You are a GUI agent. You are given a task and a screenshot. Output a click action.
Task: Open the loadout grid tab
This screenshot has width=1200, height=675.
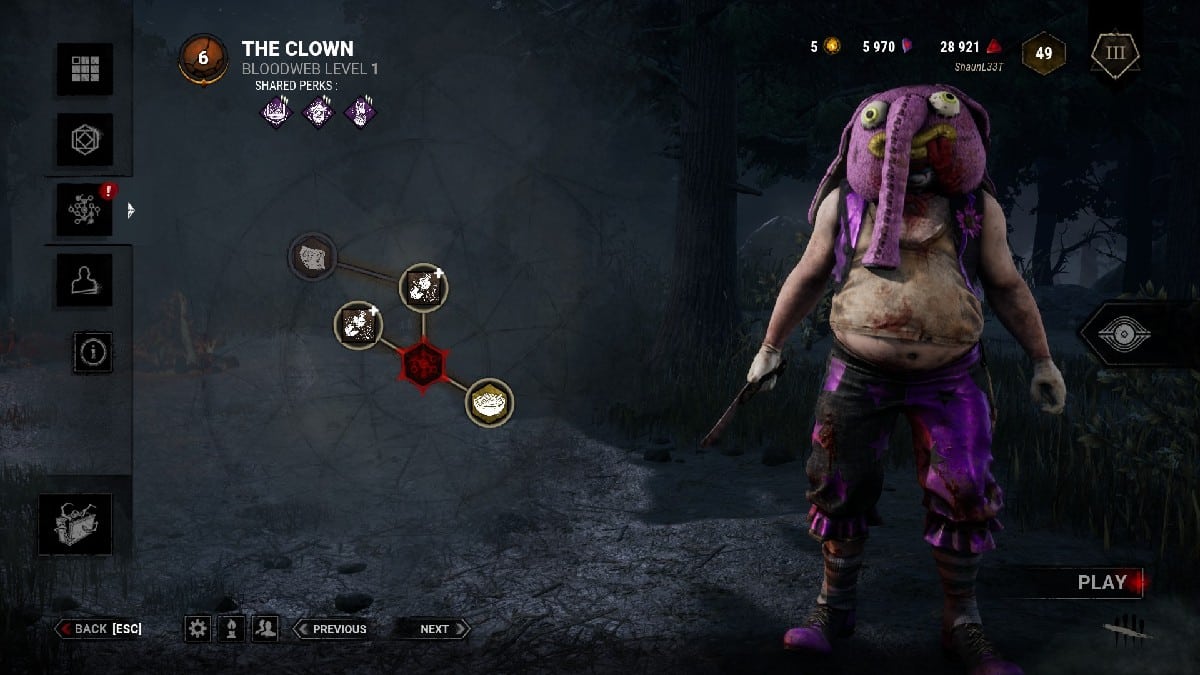84,70
